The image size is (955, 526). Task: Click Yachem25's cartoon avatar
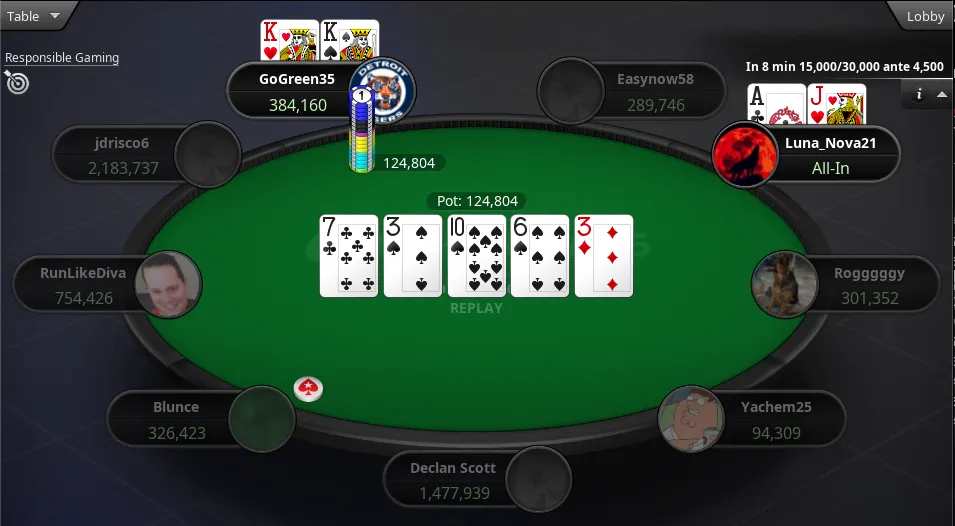pyautogui.click(x=691, y=419)
